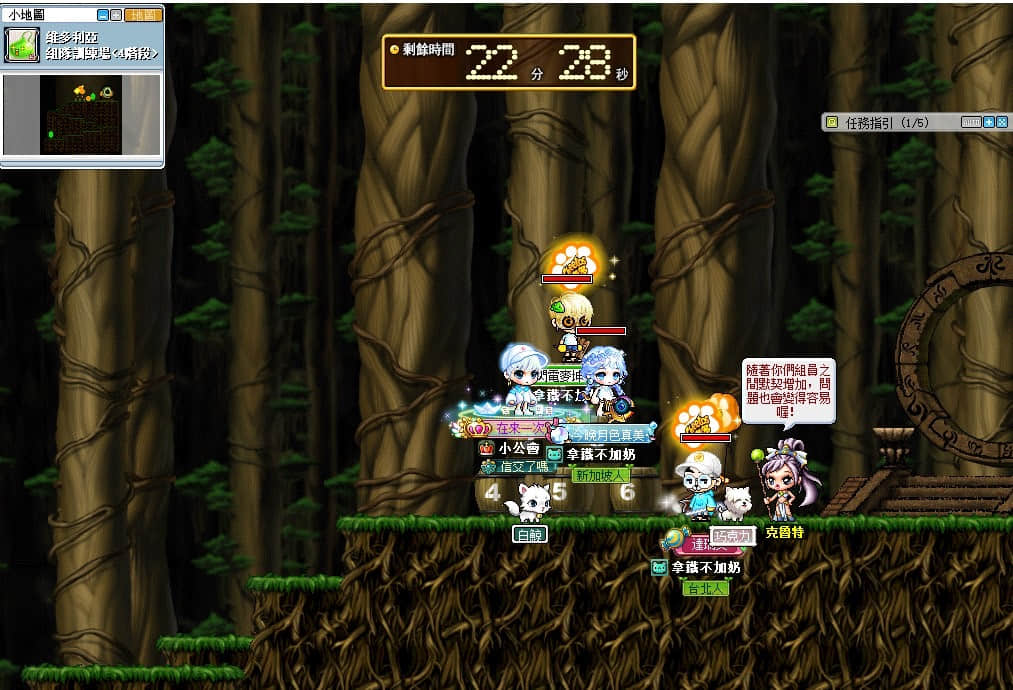Expand the 任務指引 quest guide with the plus button
The width and height of the screenshot is (1013, 690).
click(989, 122)
